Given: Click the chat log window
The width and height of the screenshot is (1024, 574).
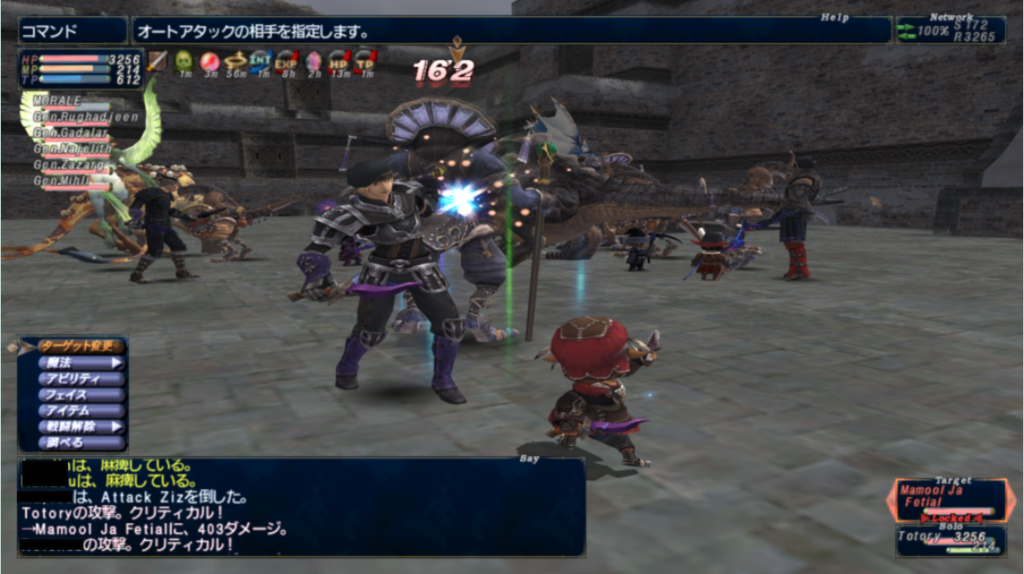Looking at the screenshot, I should point(300,507).
